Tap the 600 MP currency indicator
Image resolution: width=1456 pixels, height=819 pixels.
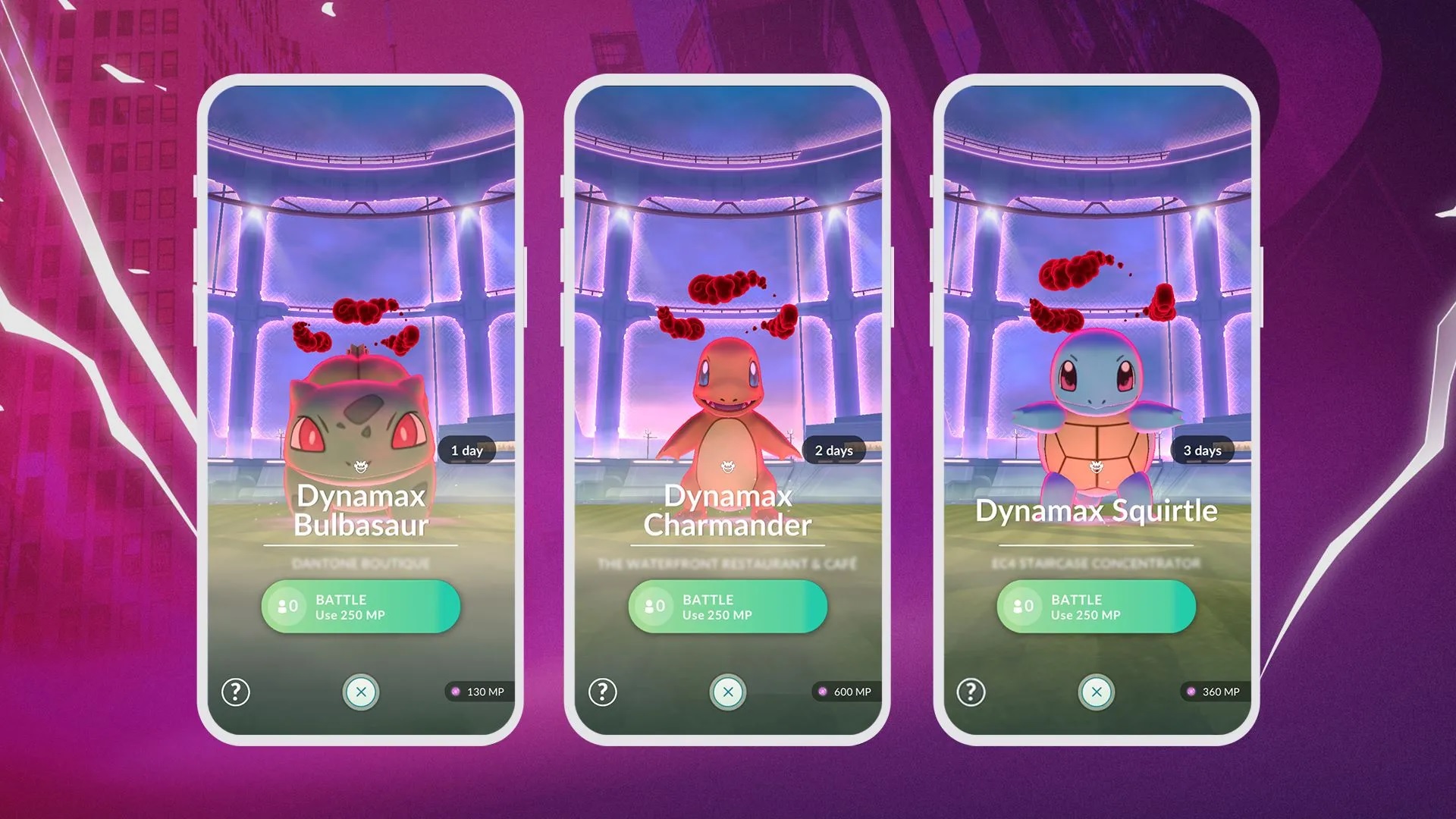click(x=847, y=692)
